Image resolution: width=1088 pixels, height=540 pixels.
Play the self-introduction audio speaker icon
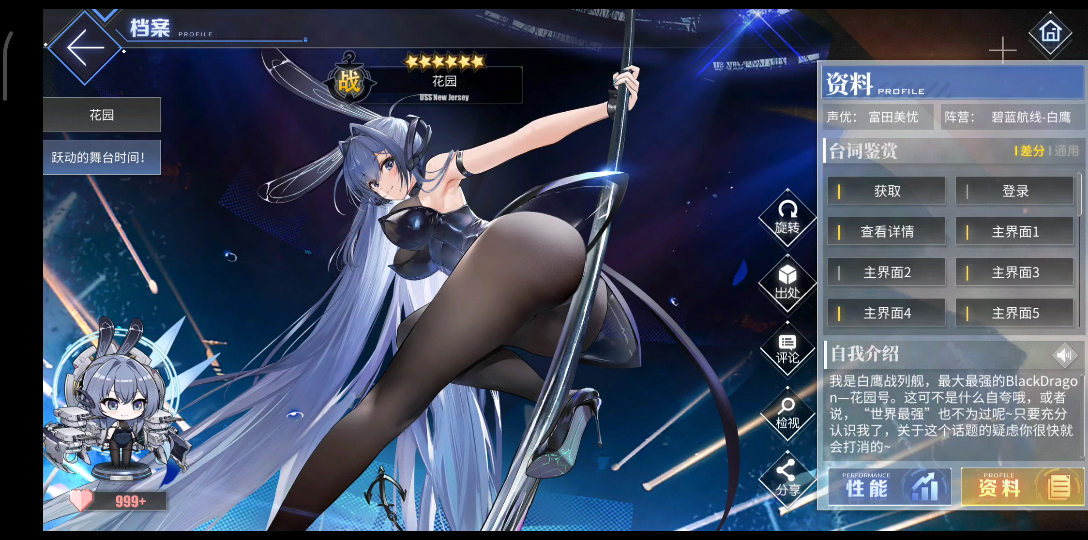point(1065,354)
